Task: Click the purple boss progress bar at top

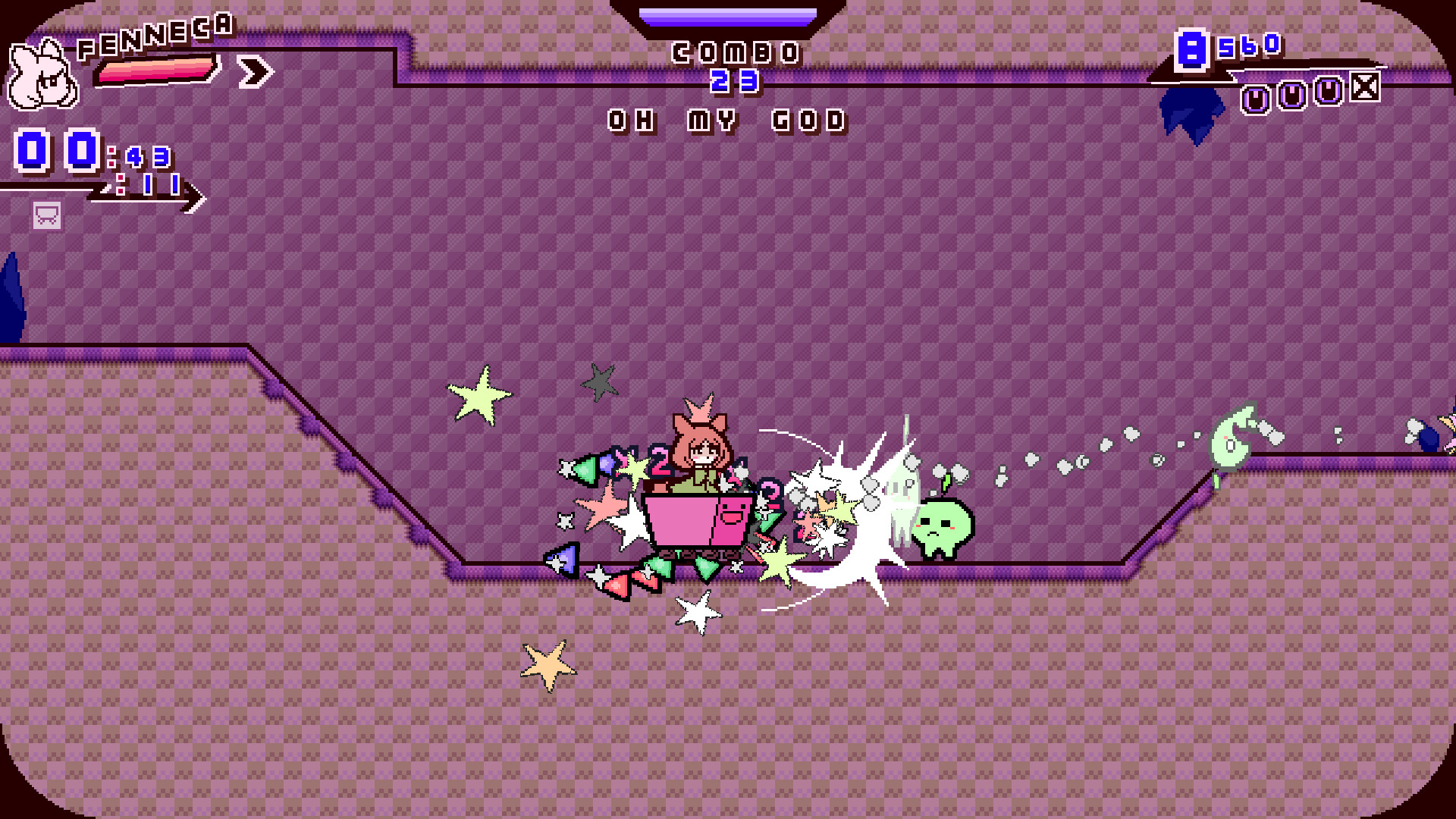Action: (x=728, y=15)
